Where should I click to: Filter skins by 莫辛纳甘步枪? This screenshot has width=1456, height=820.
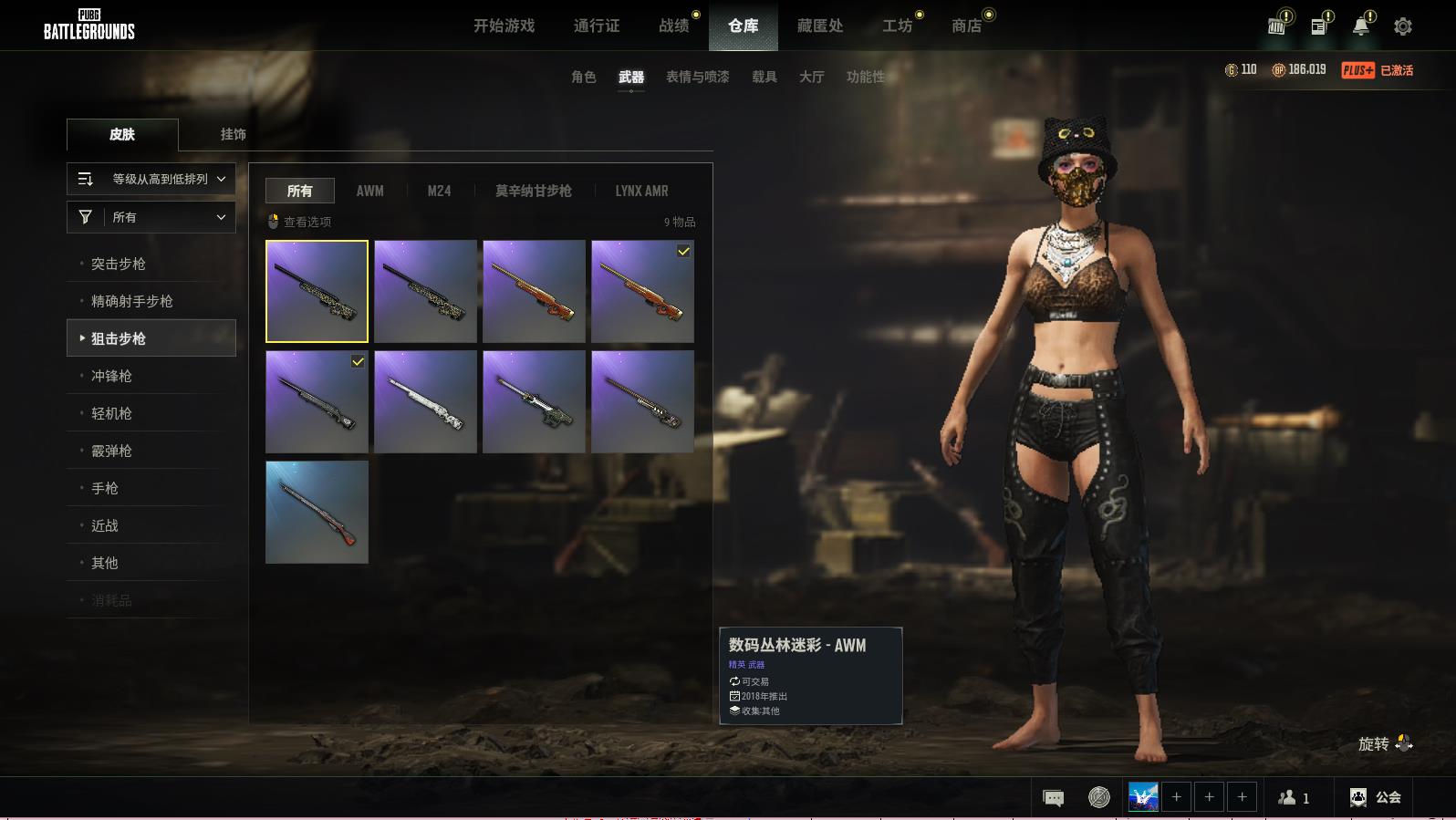[x=533, y=191]
